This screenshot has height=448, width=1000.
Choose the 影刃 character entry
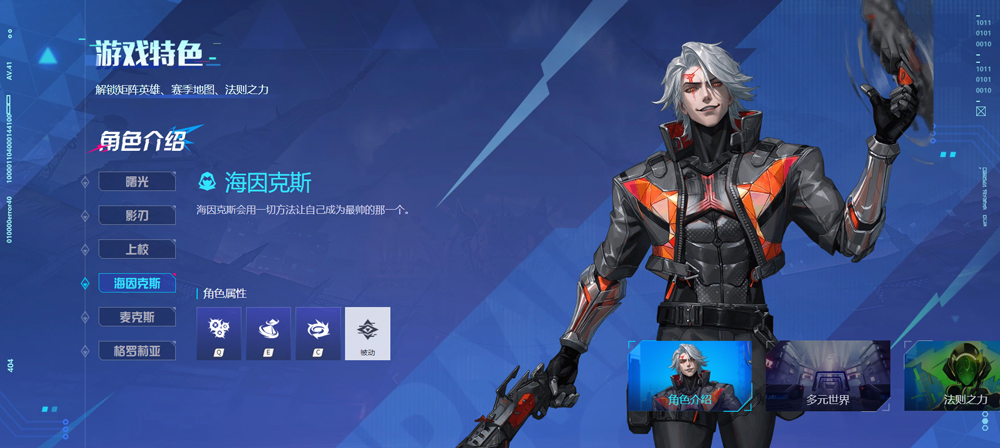(137, 216)
